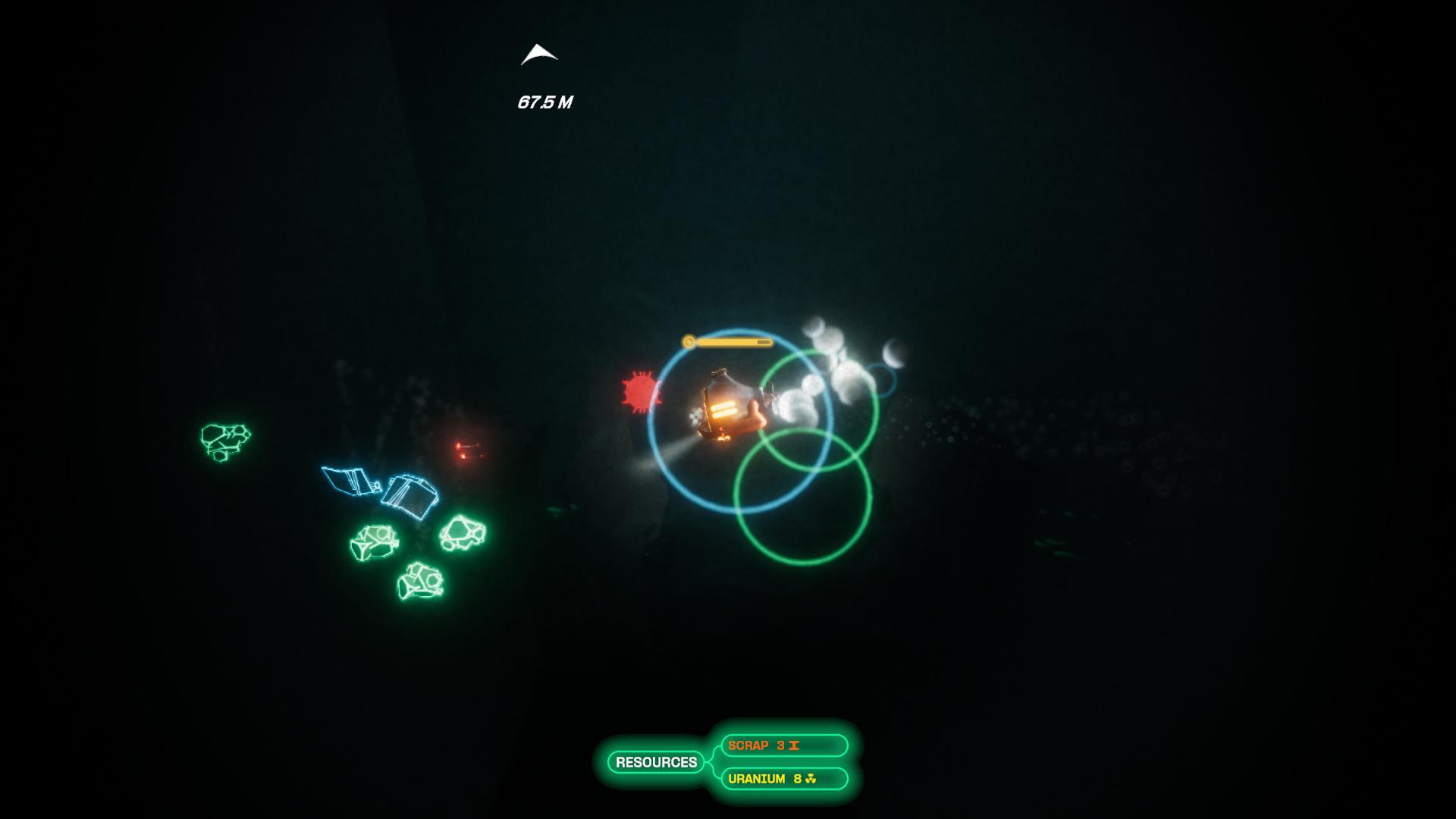Viewport: 1456px width, 819px height.
Task: Select the circular yellow icon on the progress bar
Action: point(689,341)
